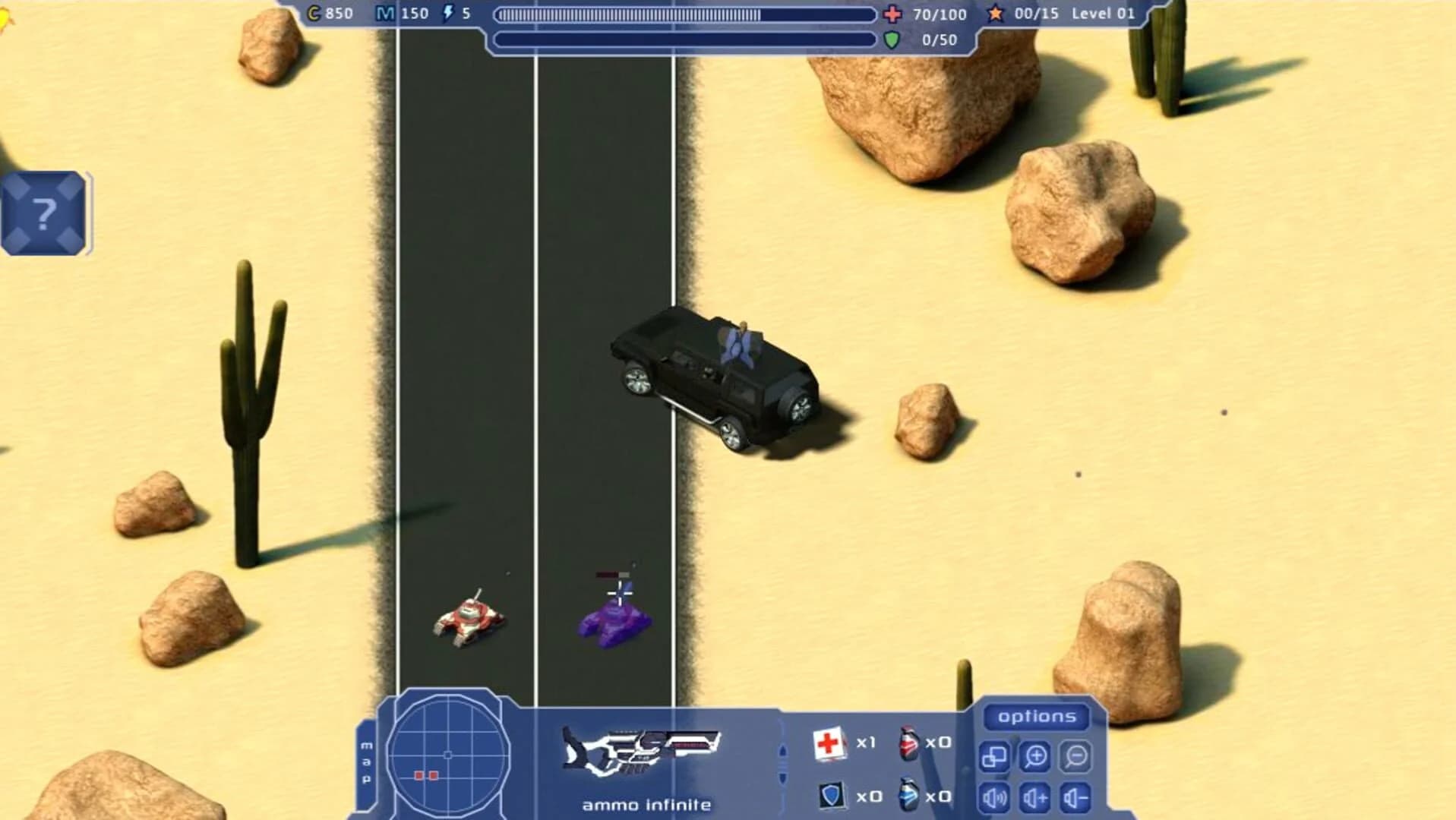Select the shield item icon
The width and height of the screenshot is (1456, 820).
tap(832, 796)
